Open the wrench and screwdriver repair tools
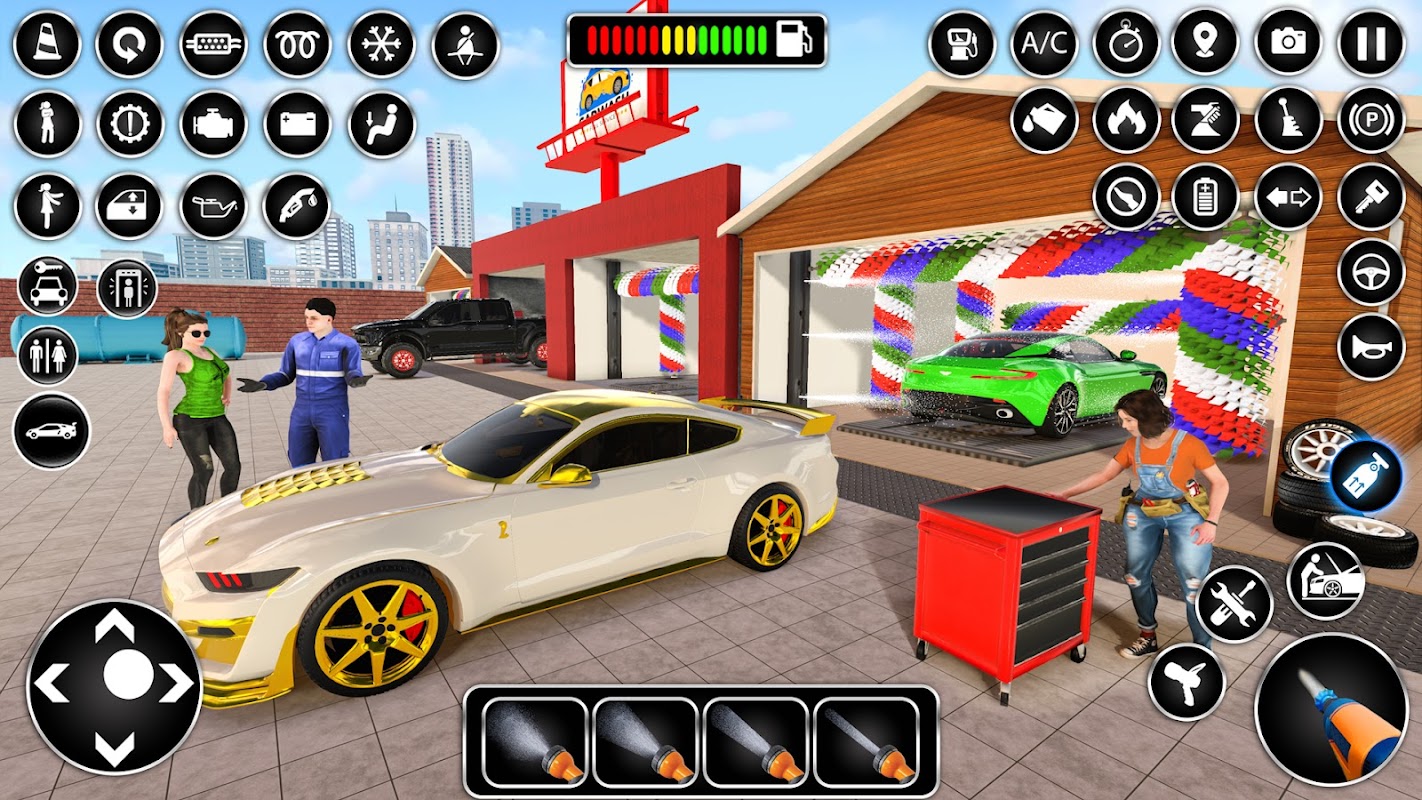The width and height of the screenshot is (1422, 800). (x=1234, y=604)
